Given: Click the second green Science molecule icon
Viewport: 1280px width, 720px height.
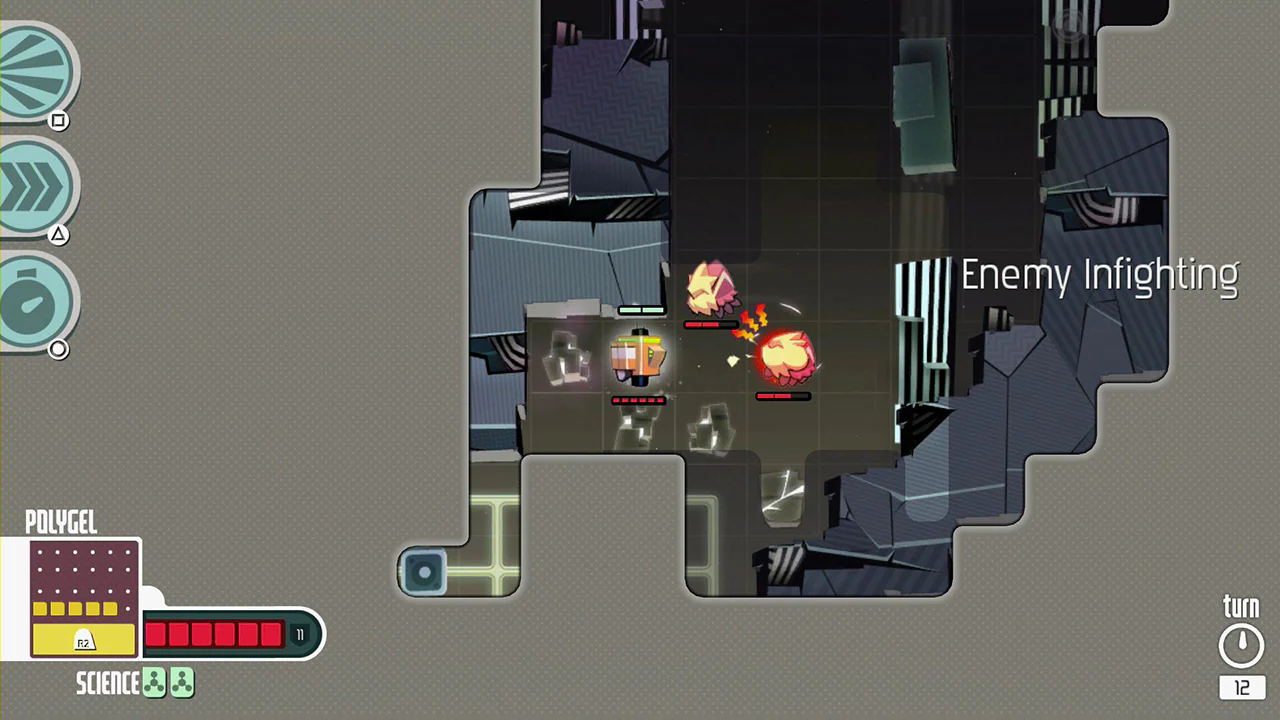Looking at the screenshot, I should (x=181, y=682).
